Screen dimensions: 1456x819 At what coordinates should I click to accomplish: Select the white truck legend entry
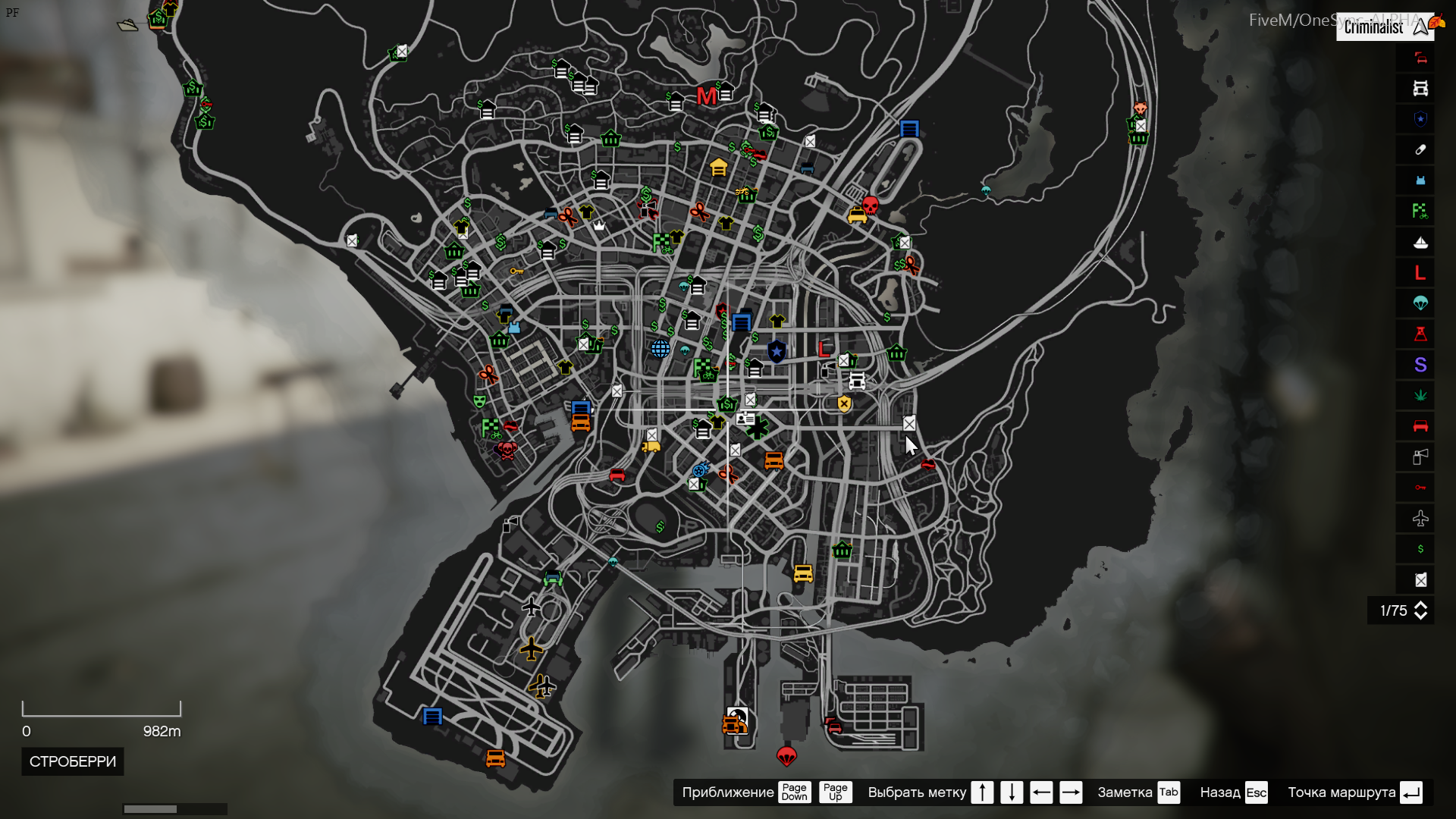pyautogui.click(x=1420, y=89)
